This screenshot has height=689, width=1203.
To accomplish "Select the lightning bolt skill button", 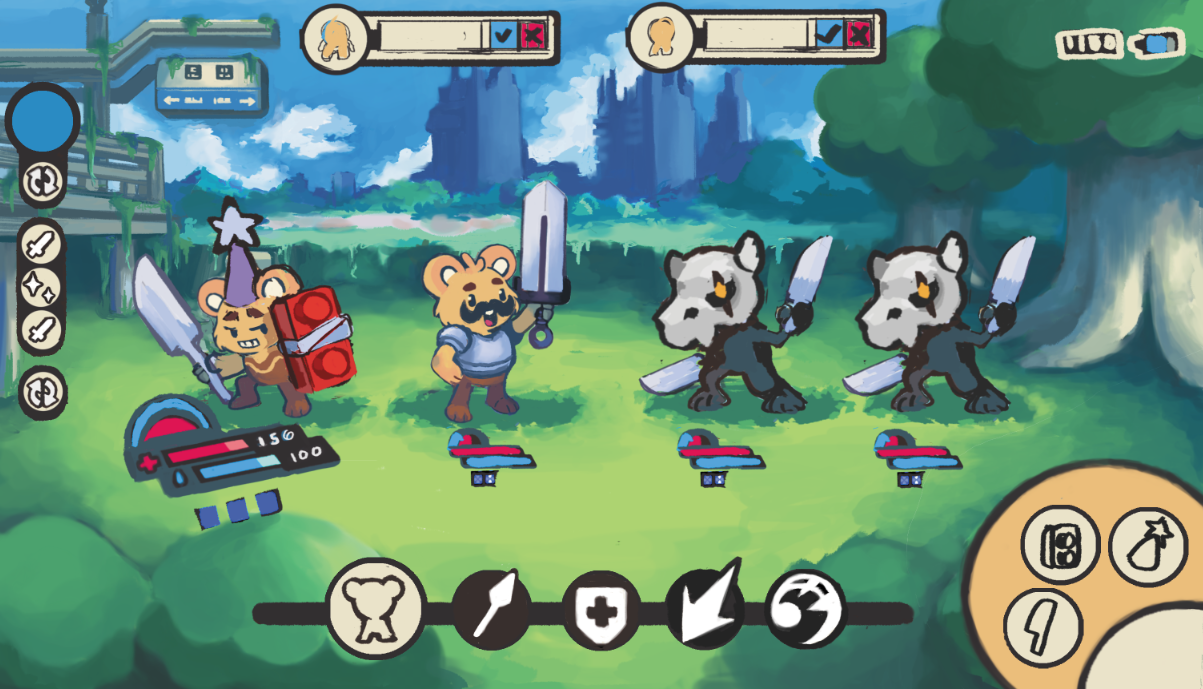I will click(1043, 627).
